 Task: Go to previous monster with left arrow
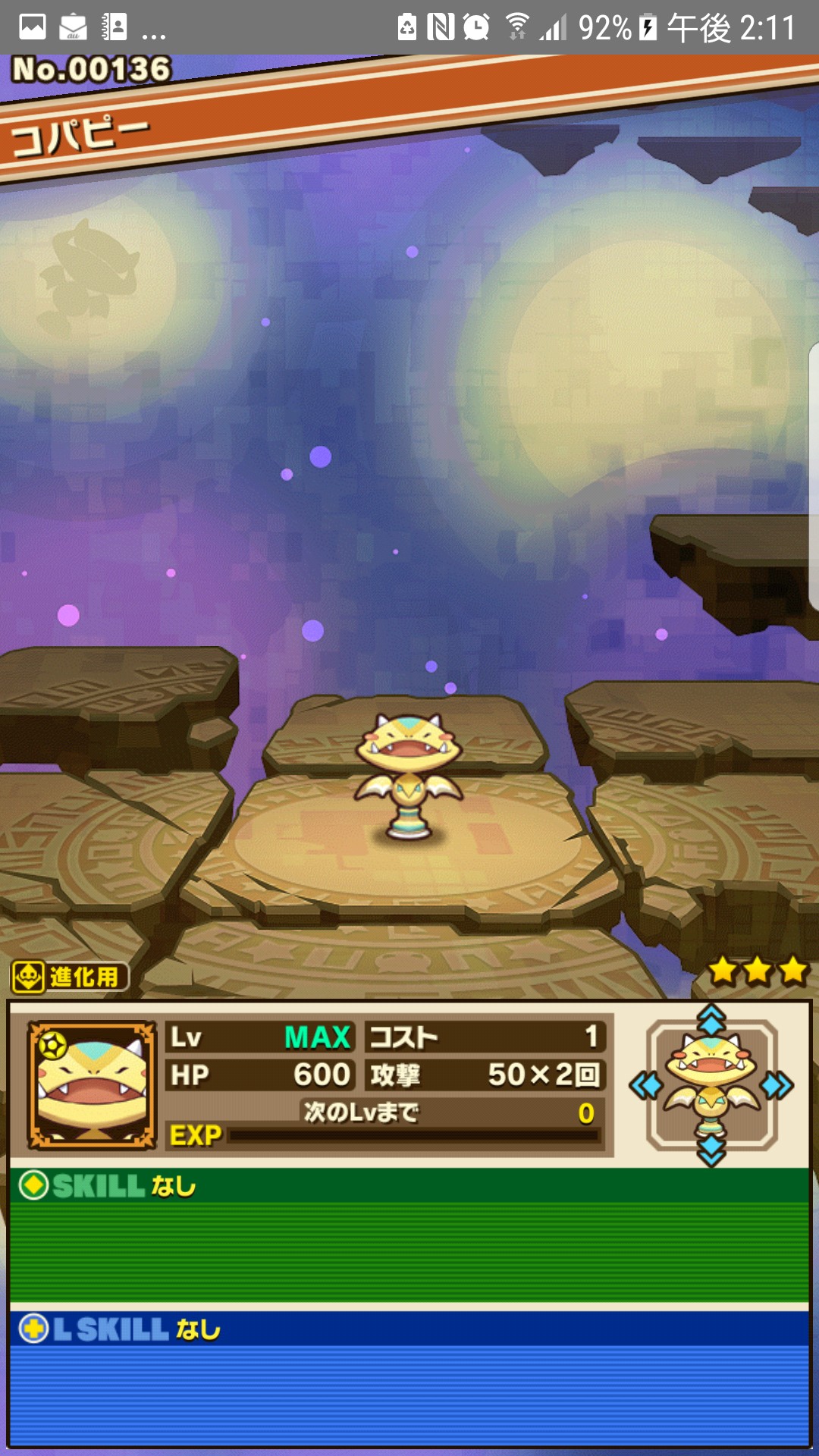645,1086
